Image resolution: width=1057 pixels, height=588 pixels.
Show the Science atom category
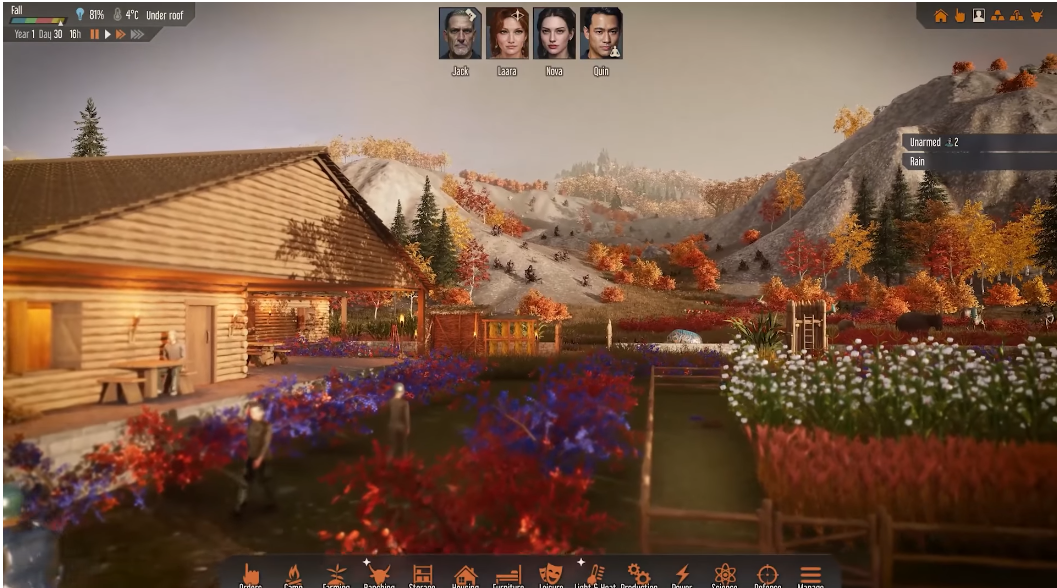click(725, 575)
